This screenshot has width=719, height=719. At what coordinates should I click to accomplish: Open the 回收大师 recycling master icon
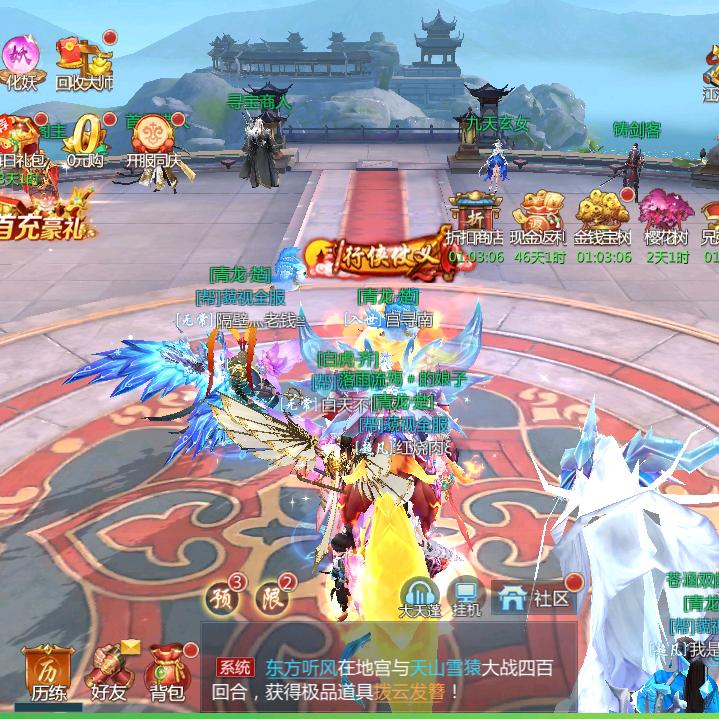(x=83, y=60)
